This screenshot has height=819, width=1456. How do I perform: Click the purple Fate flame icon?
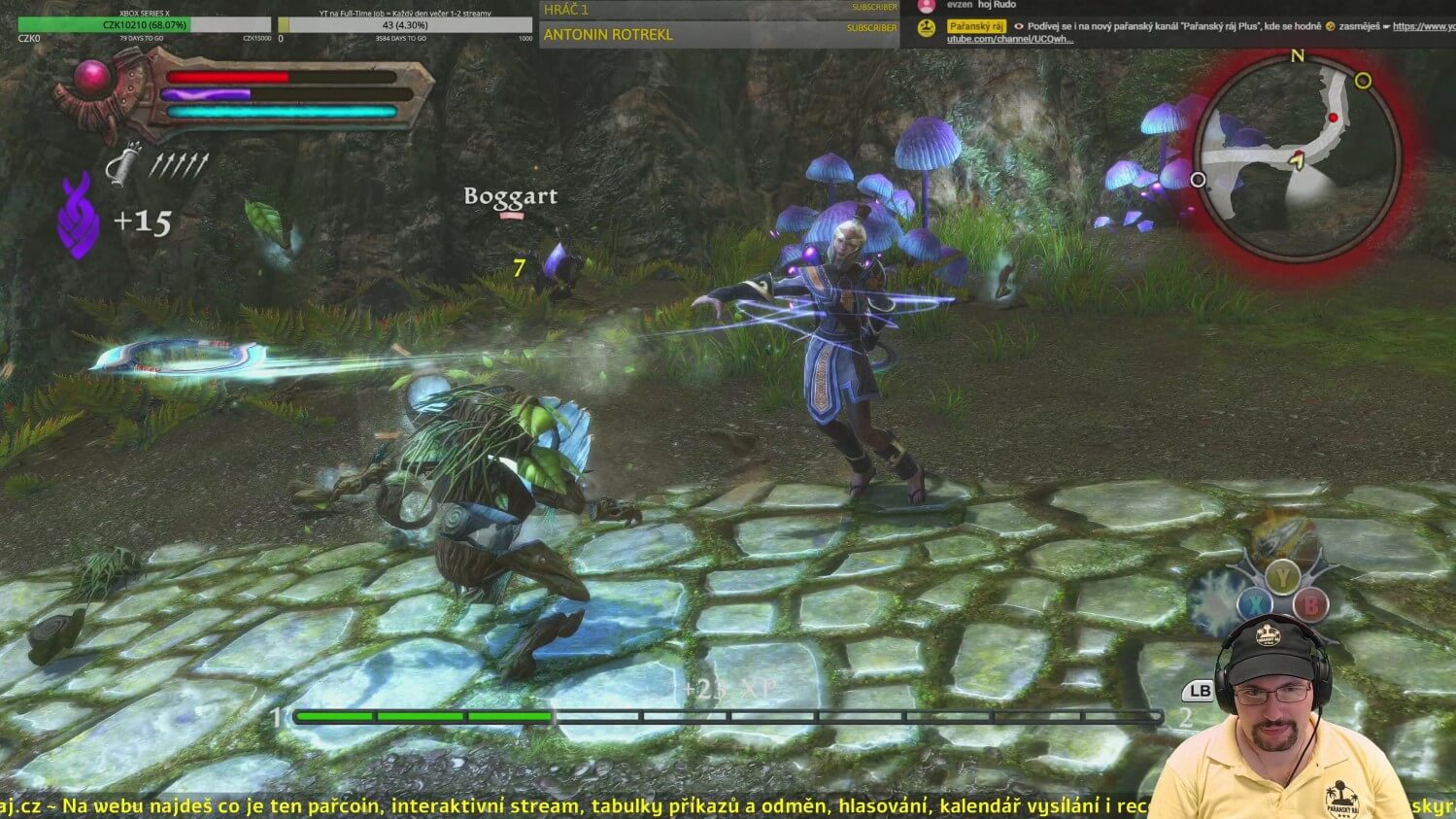point(78,218)
